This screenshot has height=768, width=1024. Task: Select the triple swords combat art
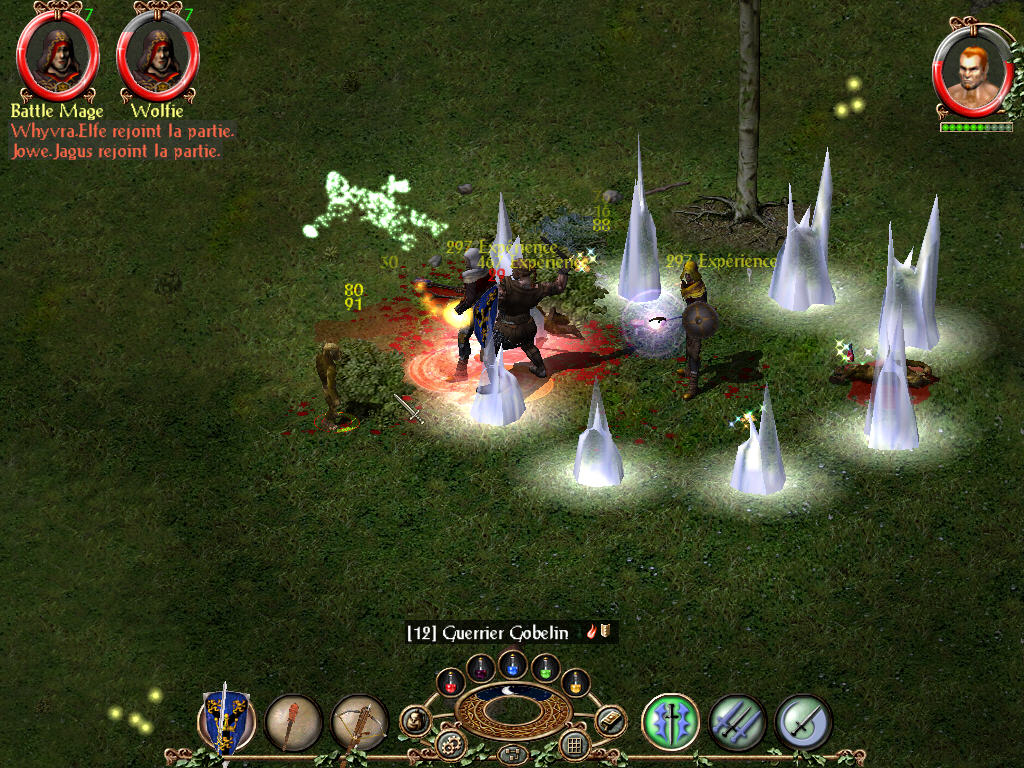[x=737, y=722]
